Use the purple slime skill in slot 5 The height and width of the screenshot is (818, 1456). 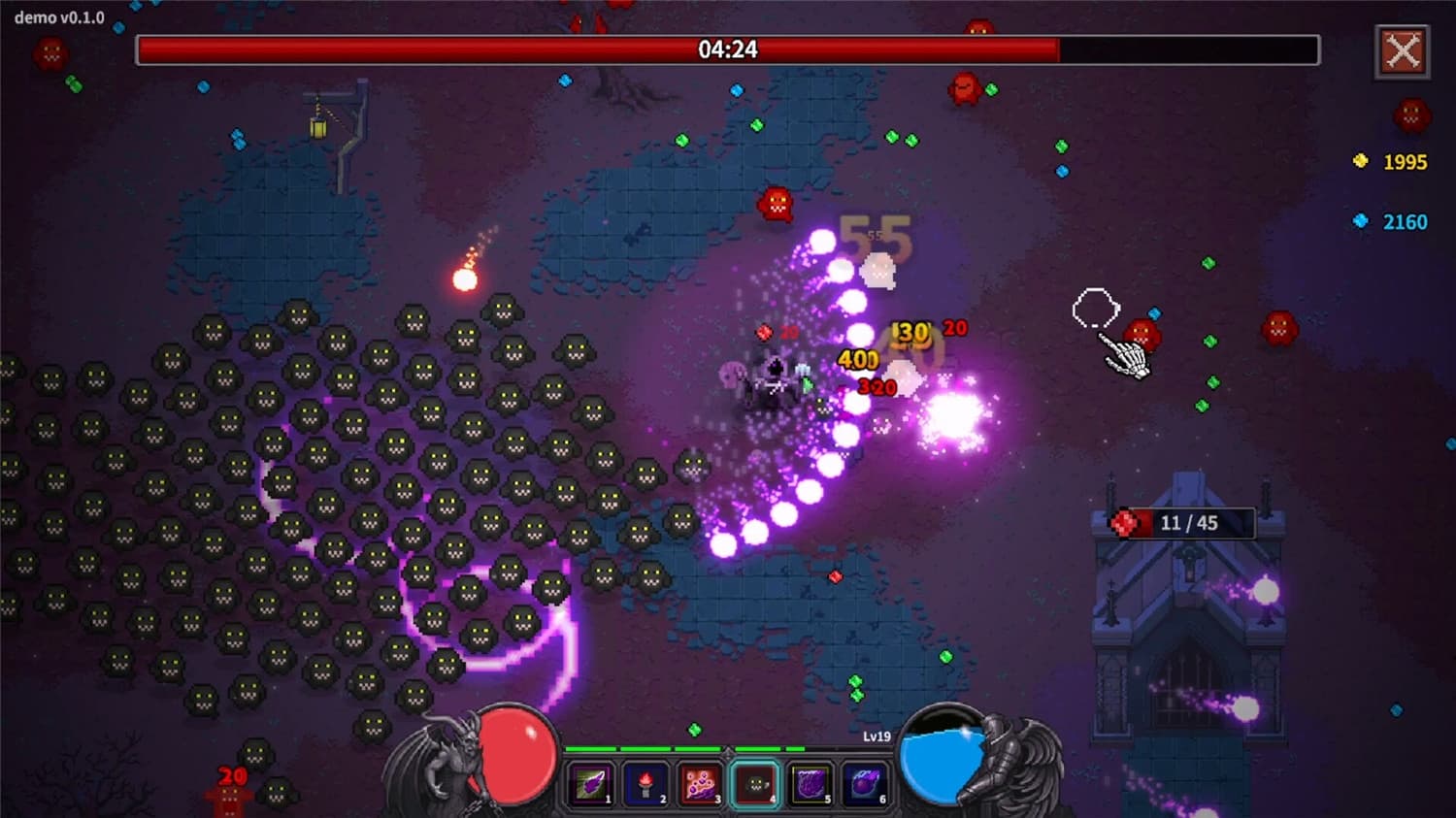tap(811, 782)
